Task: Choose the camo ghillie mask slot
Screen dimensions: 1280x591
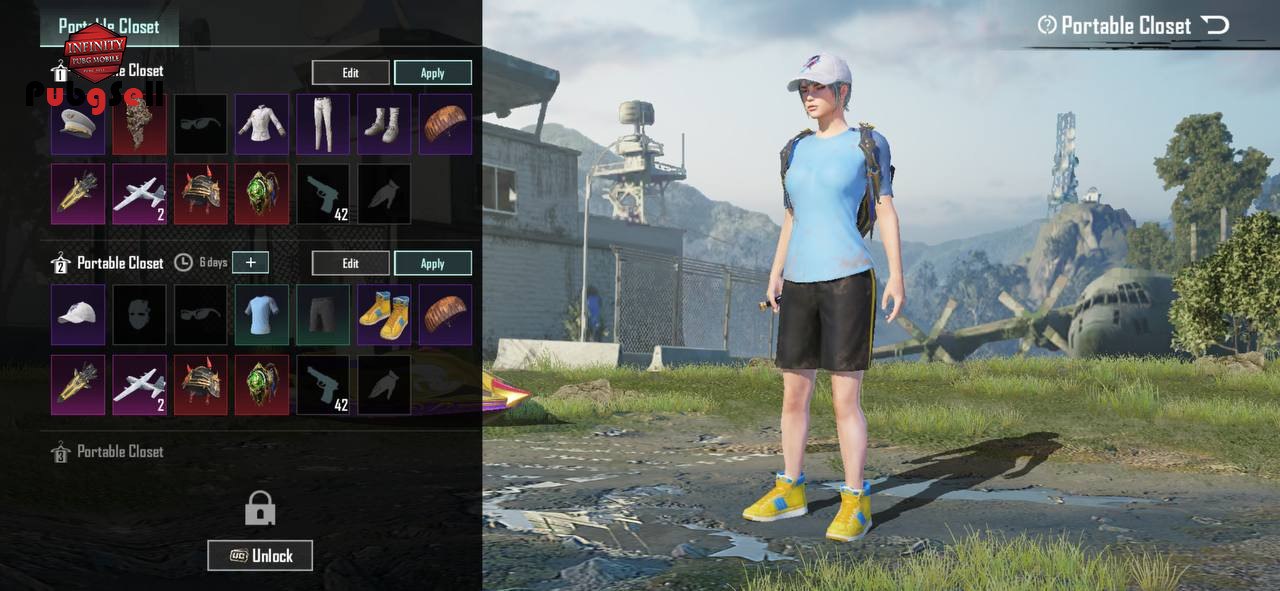Action: coord(140,124)
